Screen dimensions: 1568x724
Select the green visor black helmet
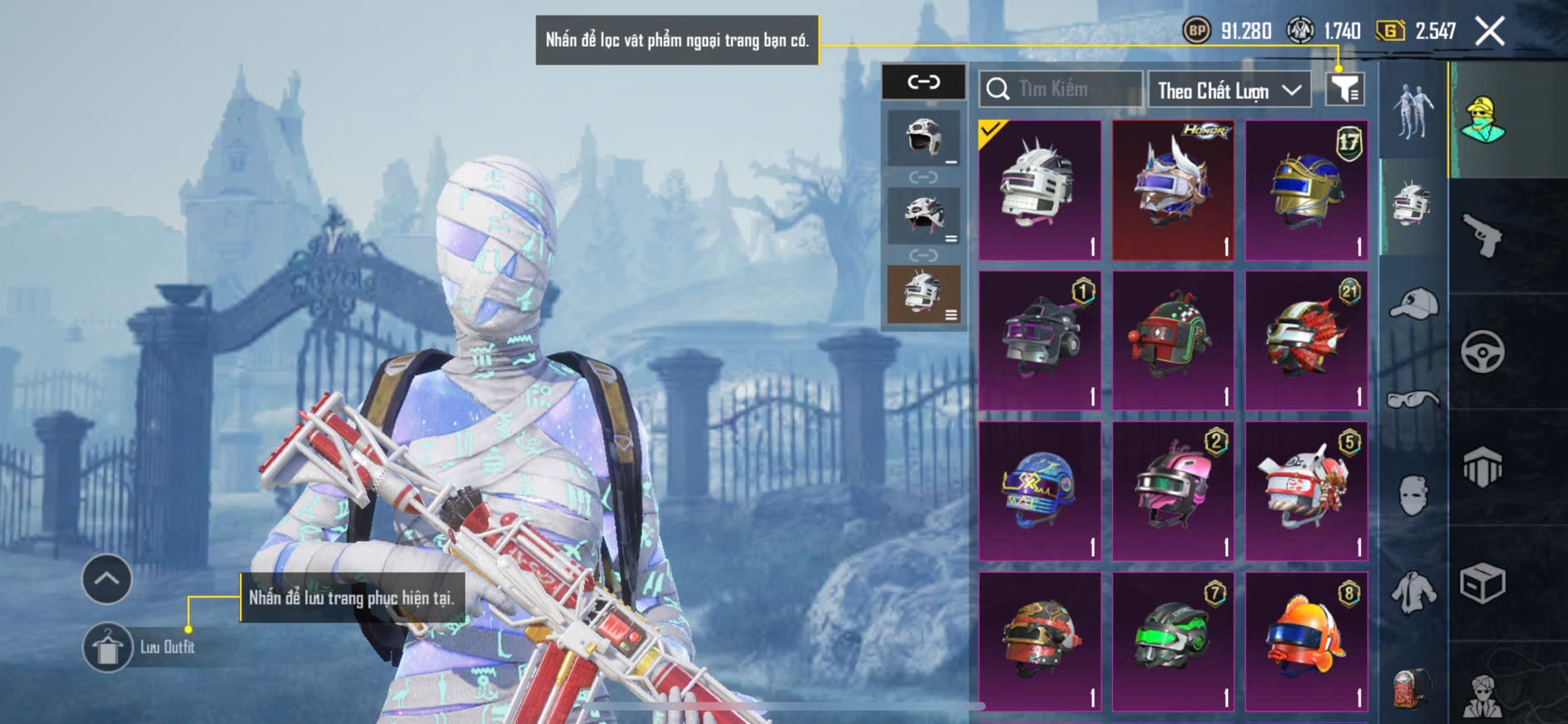pyautogui.click(x=1173, y=642)
